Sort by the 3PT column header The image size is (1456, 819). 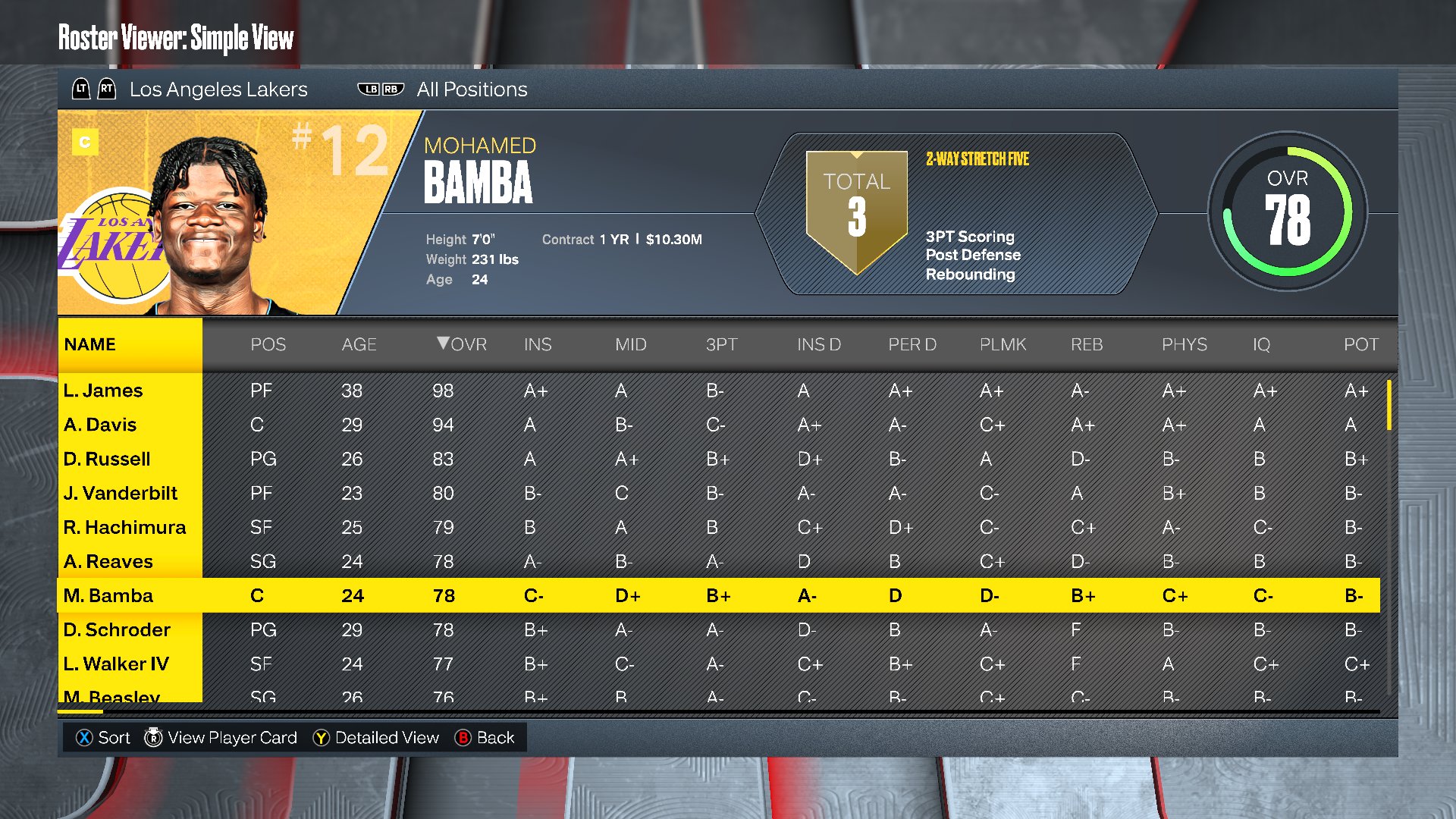(x=721, y=344)
